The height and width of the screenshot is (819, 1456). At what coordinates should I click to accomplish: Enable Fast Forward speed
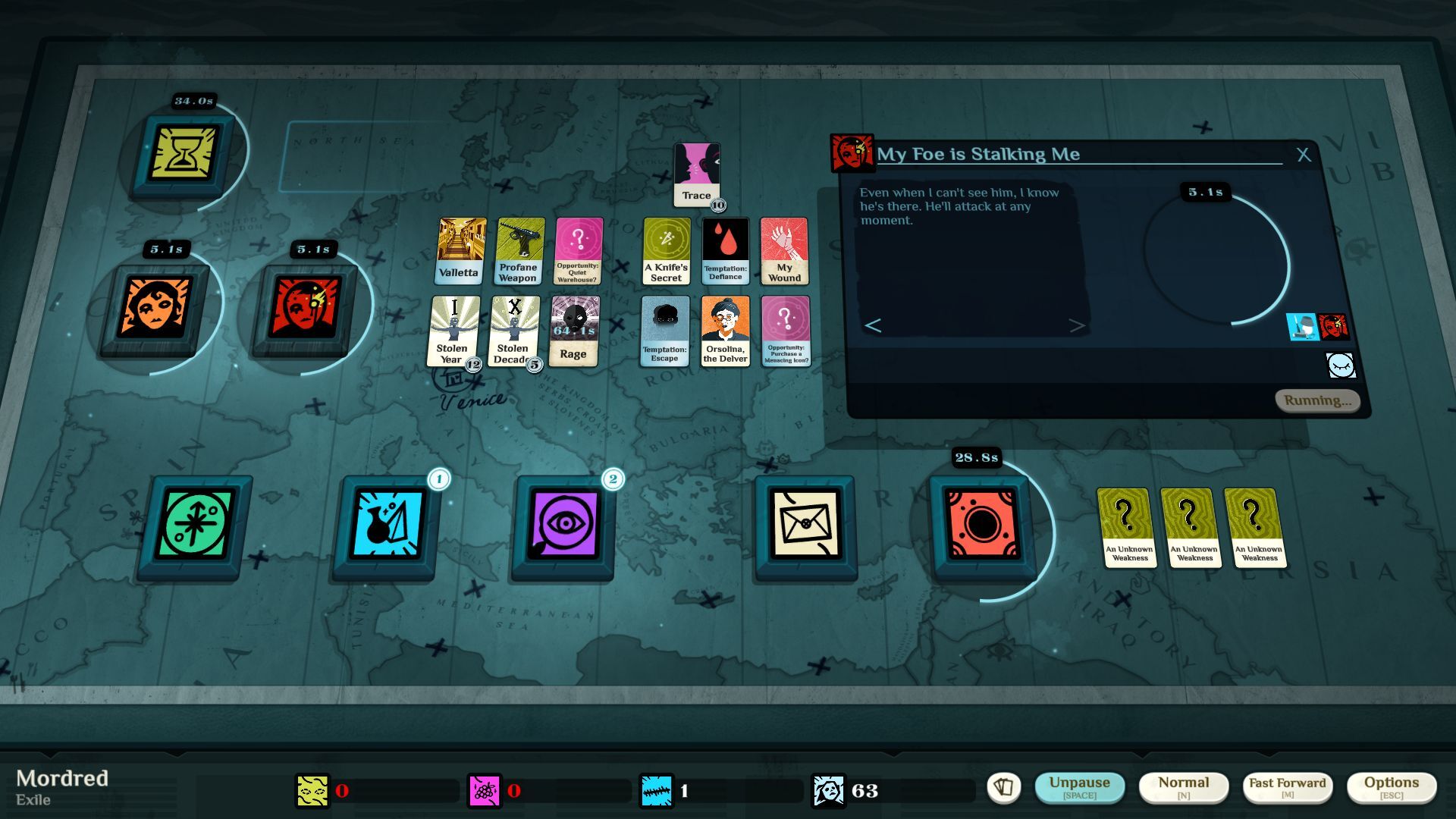(1287, 786)
